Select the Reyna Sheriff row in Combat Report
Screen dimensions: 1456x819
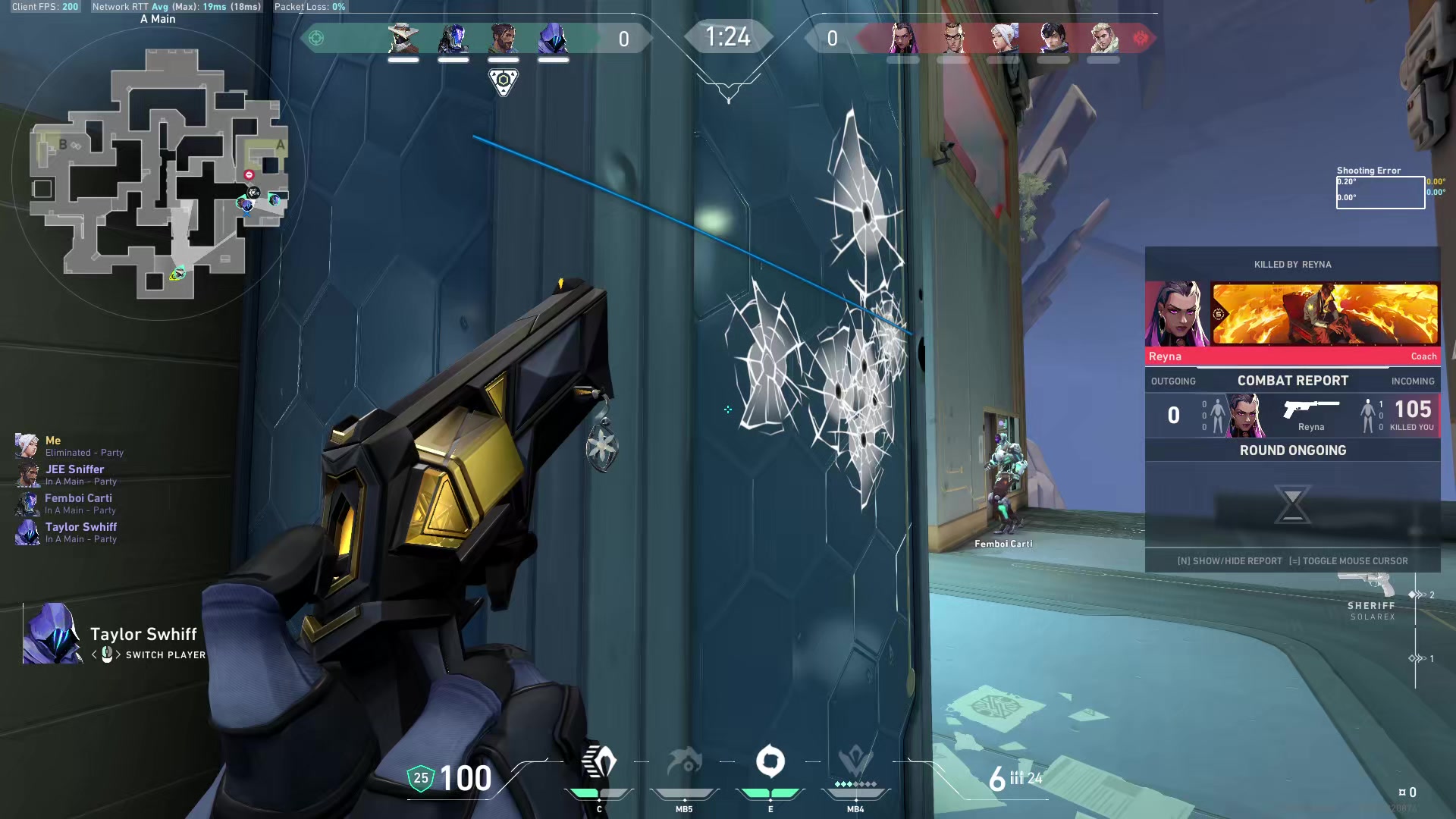[x=1292, y=416]
